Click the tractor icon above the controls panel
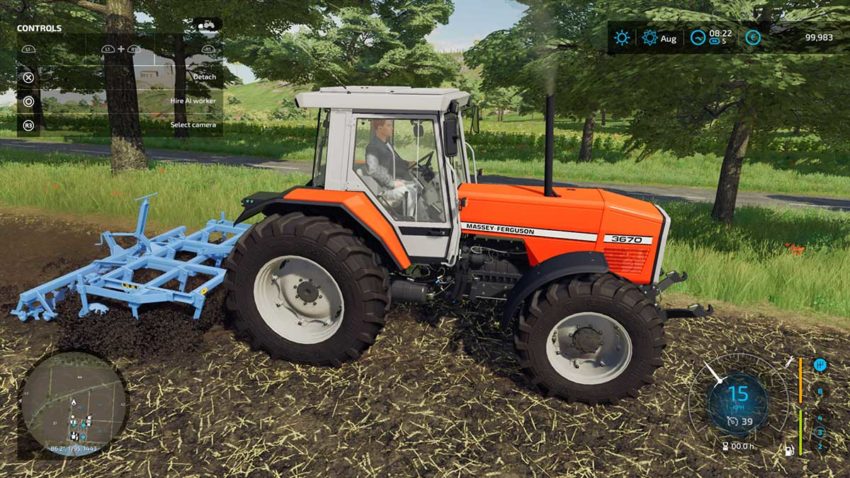 point(207,24)
